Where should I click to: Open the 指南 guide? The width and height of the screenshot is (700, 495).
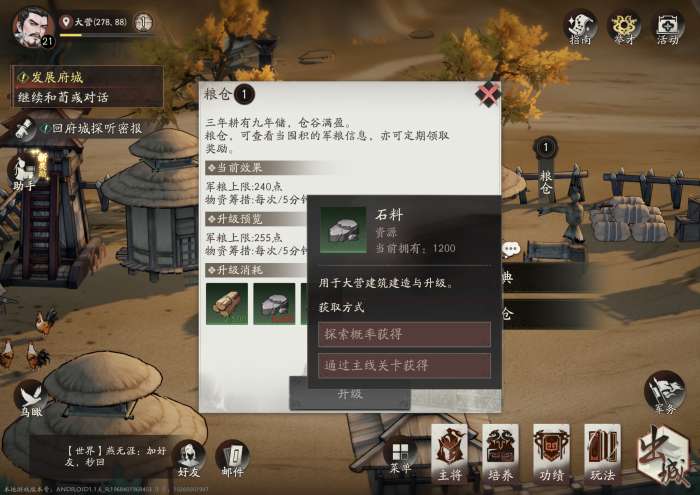580,27
